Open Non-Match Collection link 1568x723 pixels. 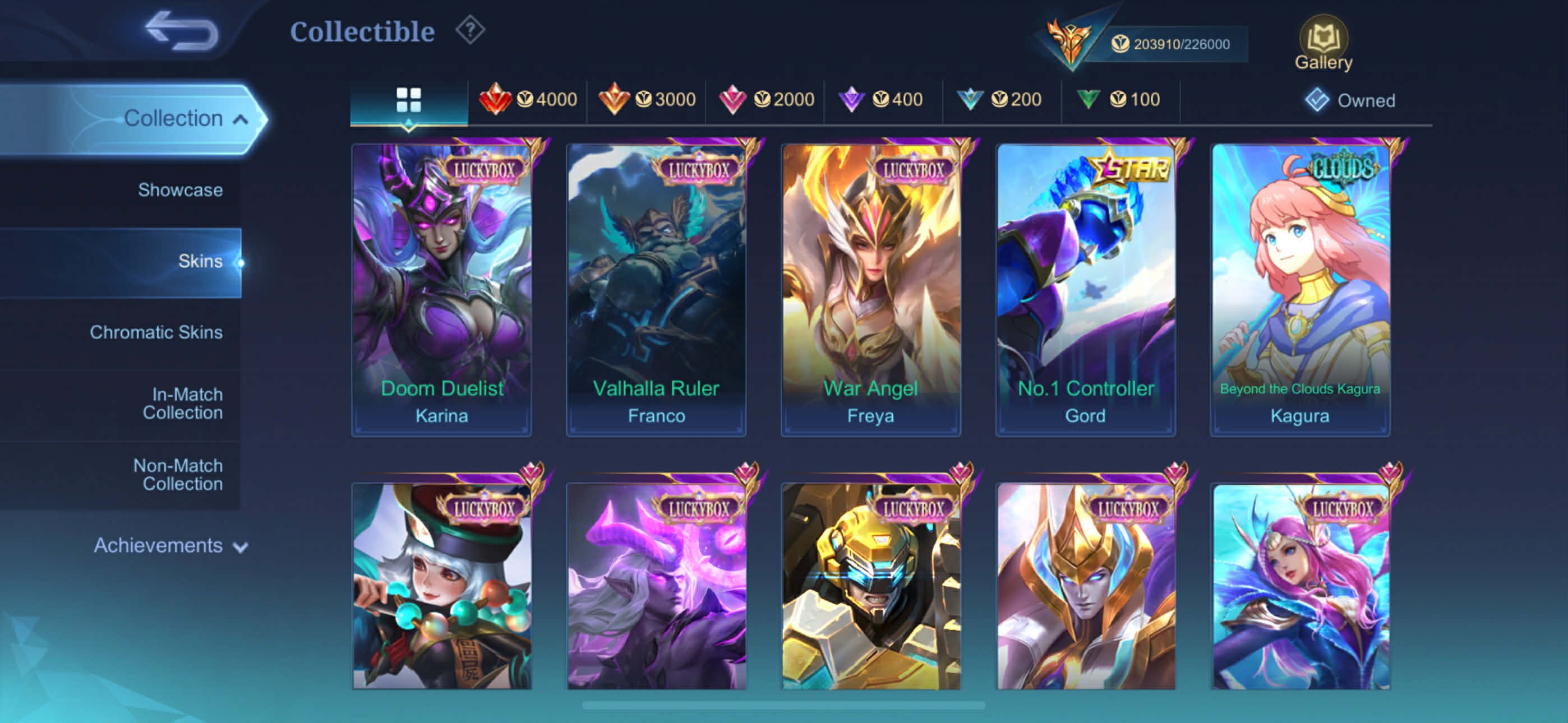[x=177, y=474]
